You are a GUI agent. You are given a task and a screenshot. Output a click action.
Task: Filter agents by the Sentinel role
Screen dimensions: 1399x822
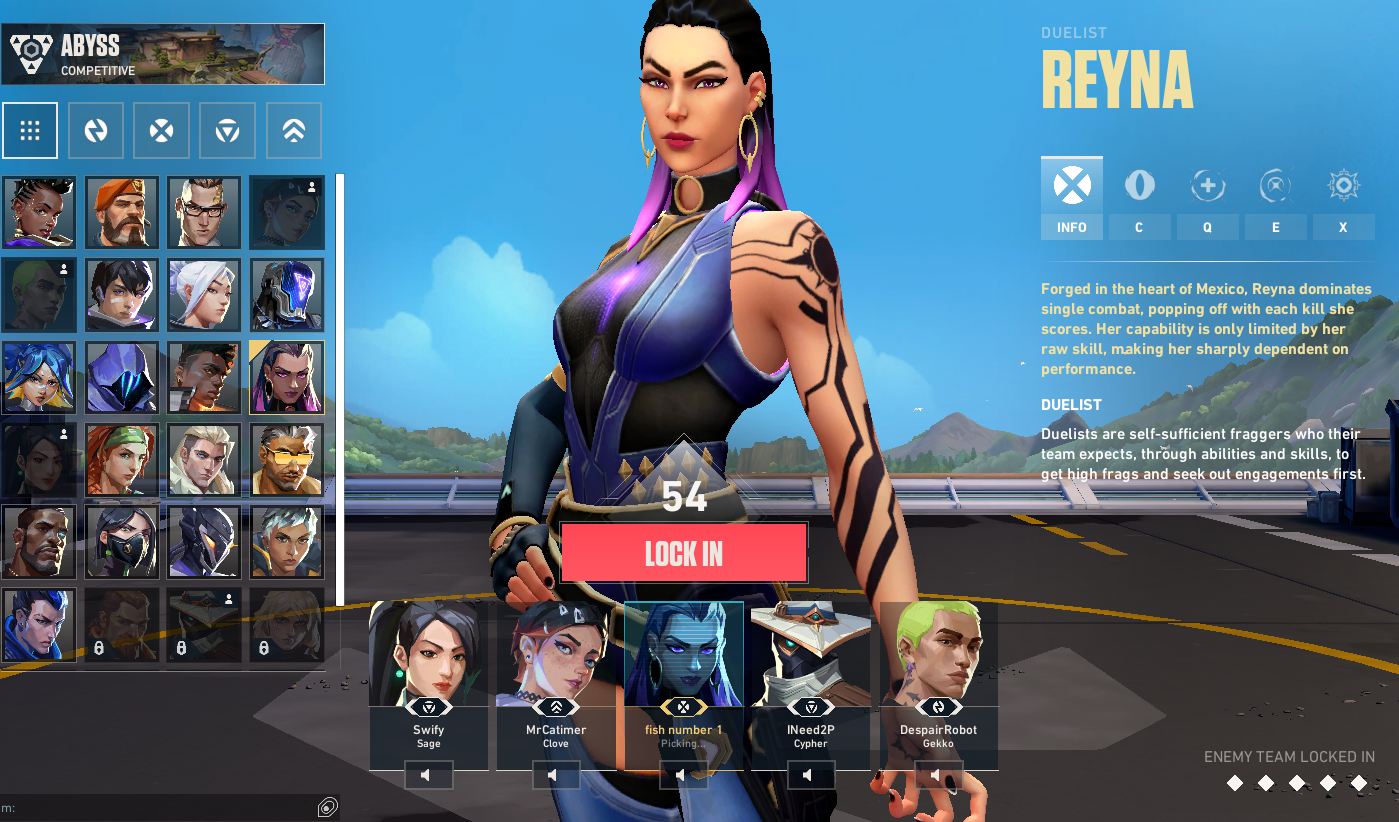(228, 130)
